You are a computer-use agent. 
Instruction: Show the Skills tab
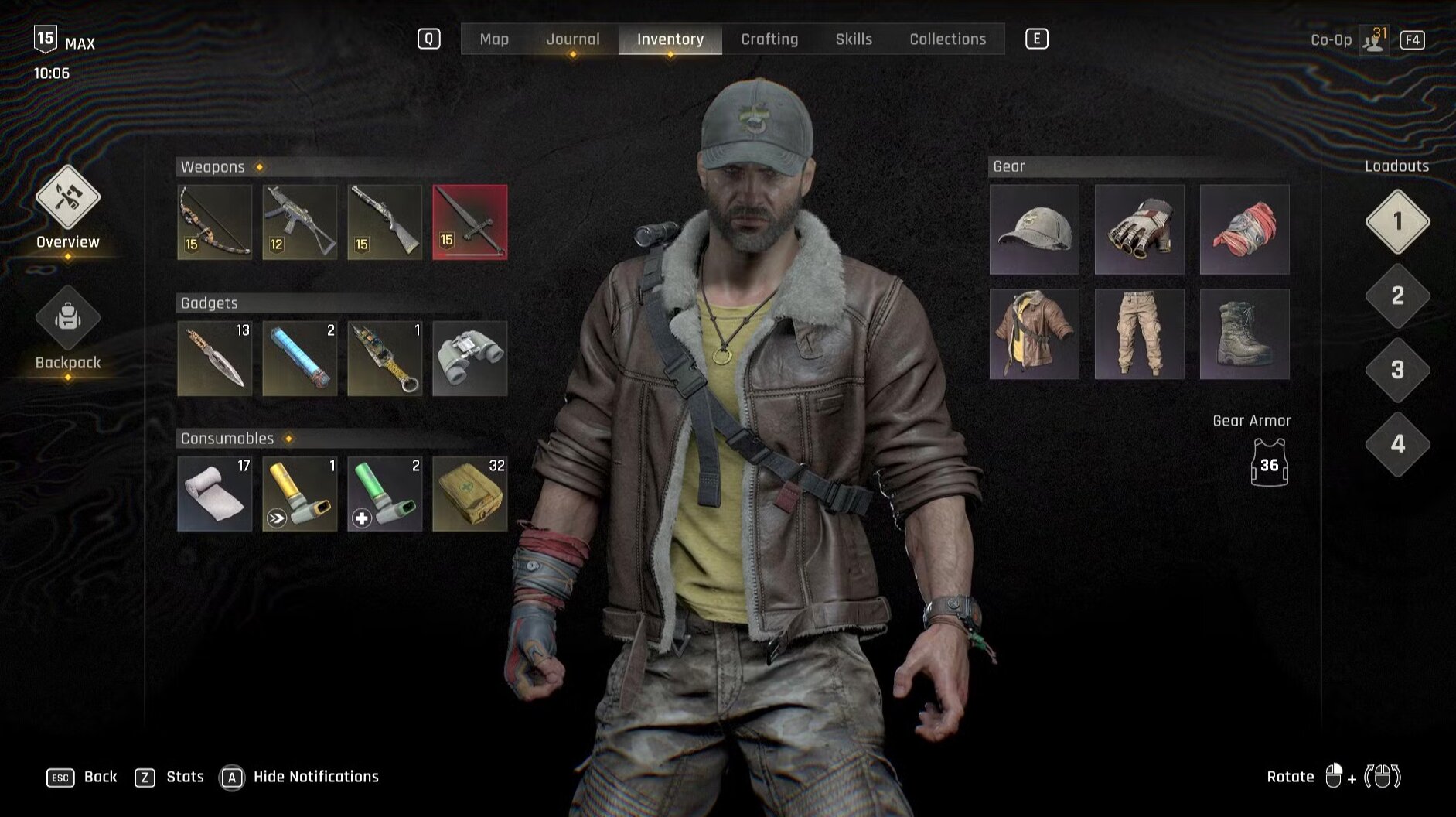click(x=854, y=39)
